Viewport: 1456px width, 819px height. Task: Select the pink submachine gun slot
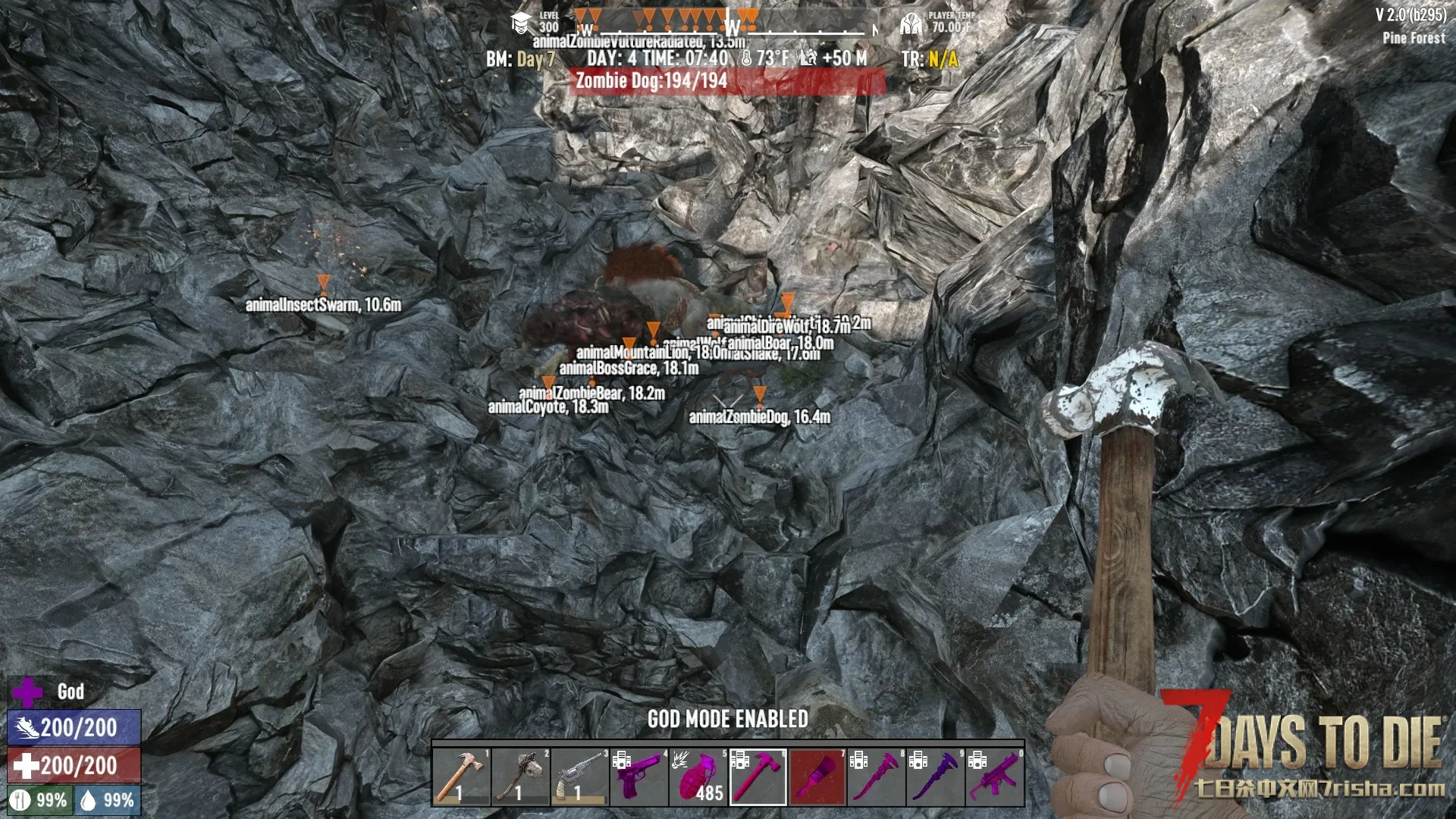(x=994, y=776)
